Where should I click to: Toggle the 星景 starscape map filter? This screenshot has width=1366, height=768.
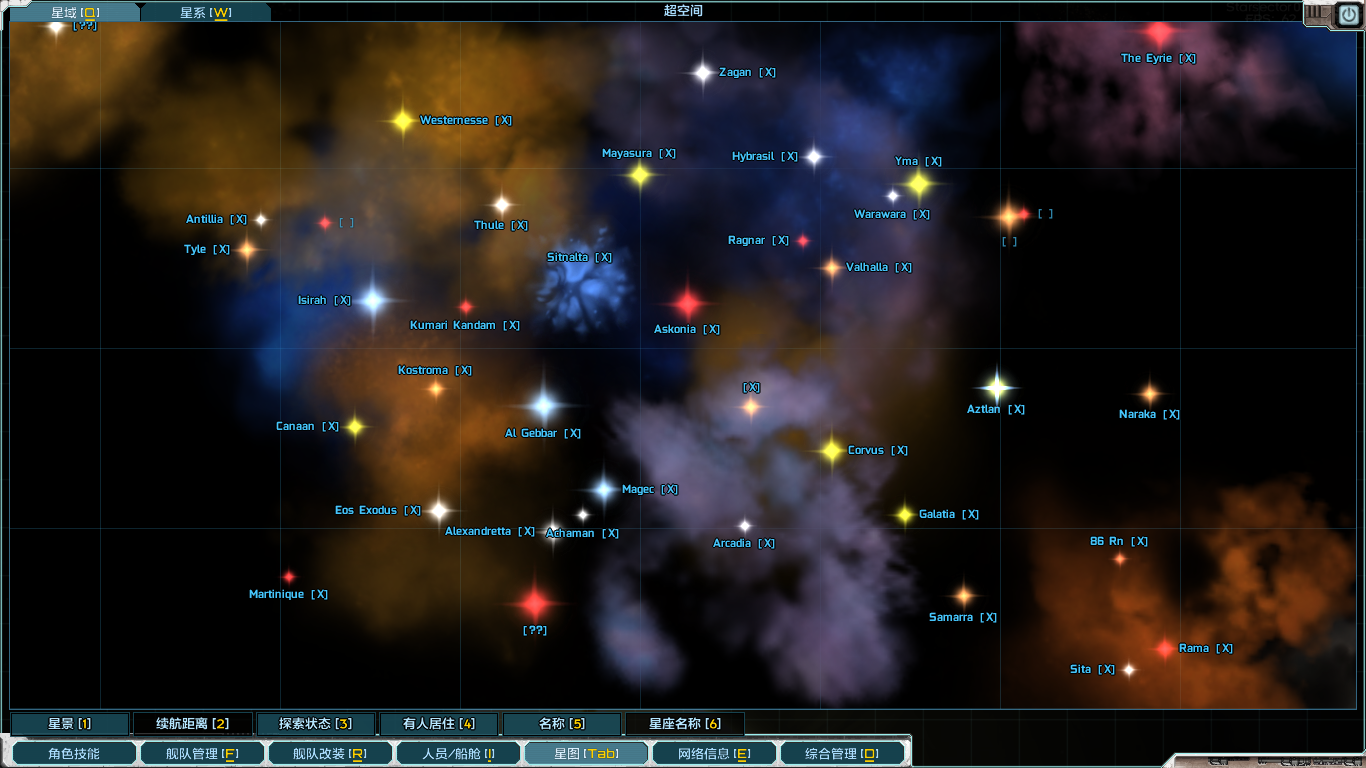tap(70, 723)
